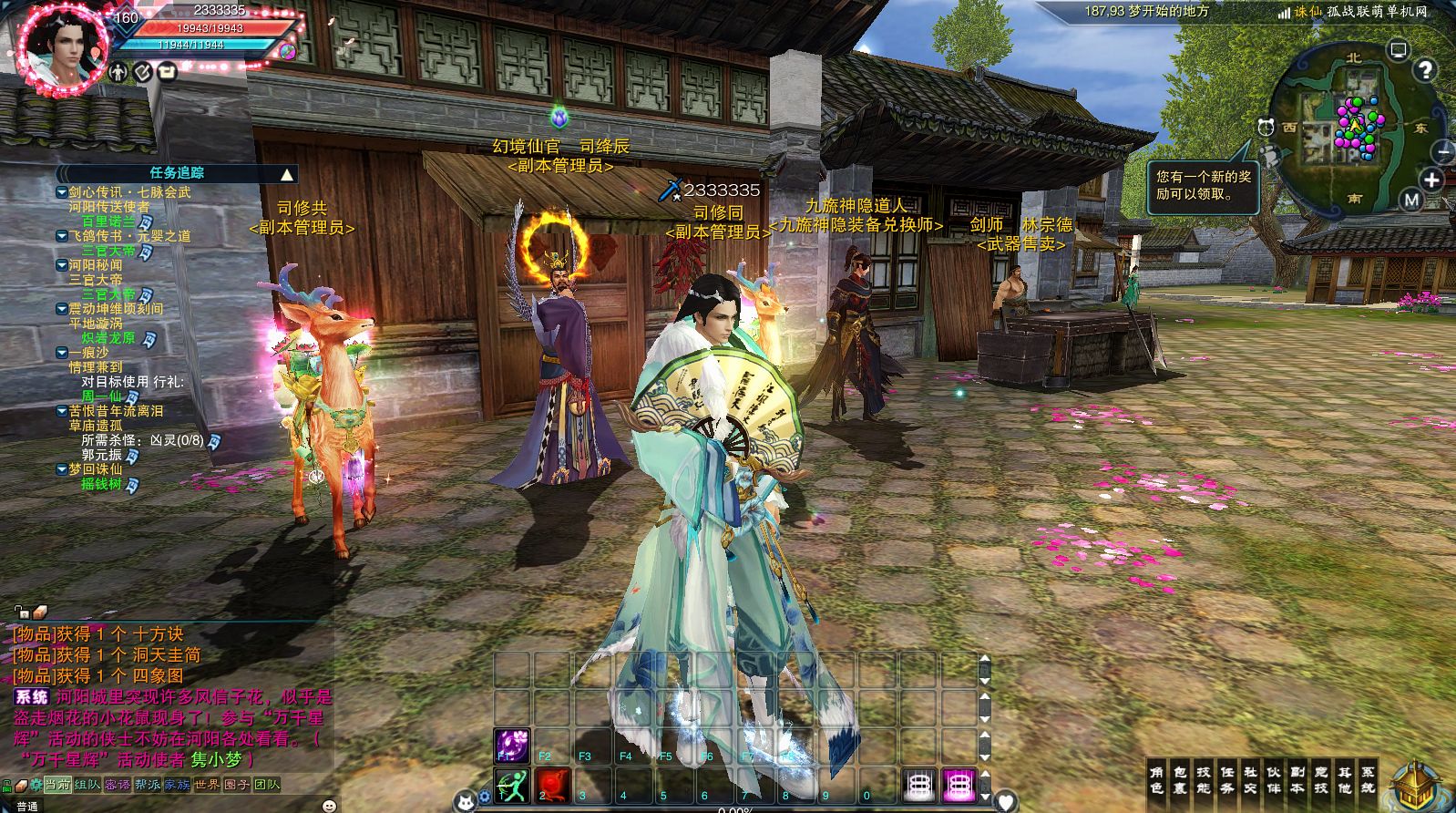Open the 包裹 (Bag) inventory menu

coord(1180,780)
